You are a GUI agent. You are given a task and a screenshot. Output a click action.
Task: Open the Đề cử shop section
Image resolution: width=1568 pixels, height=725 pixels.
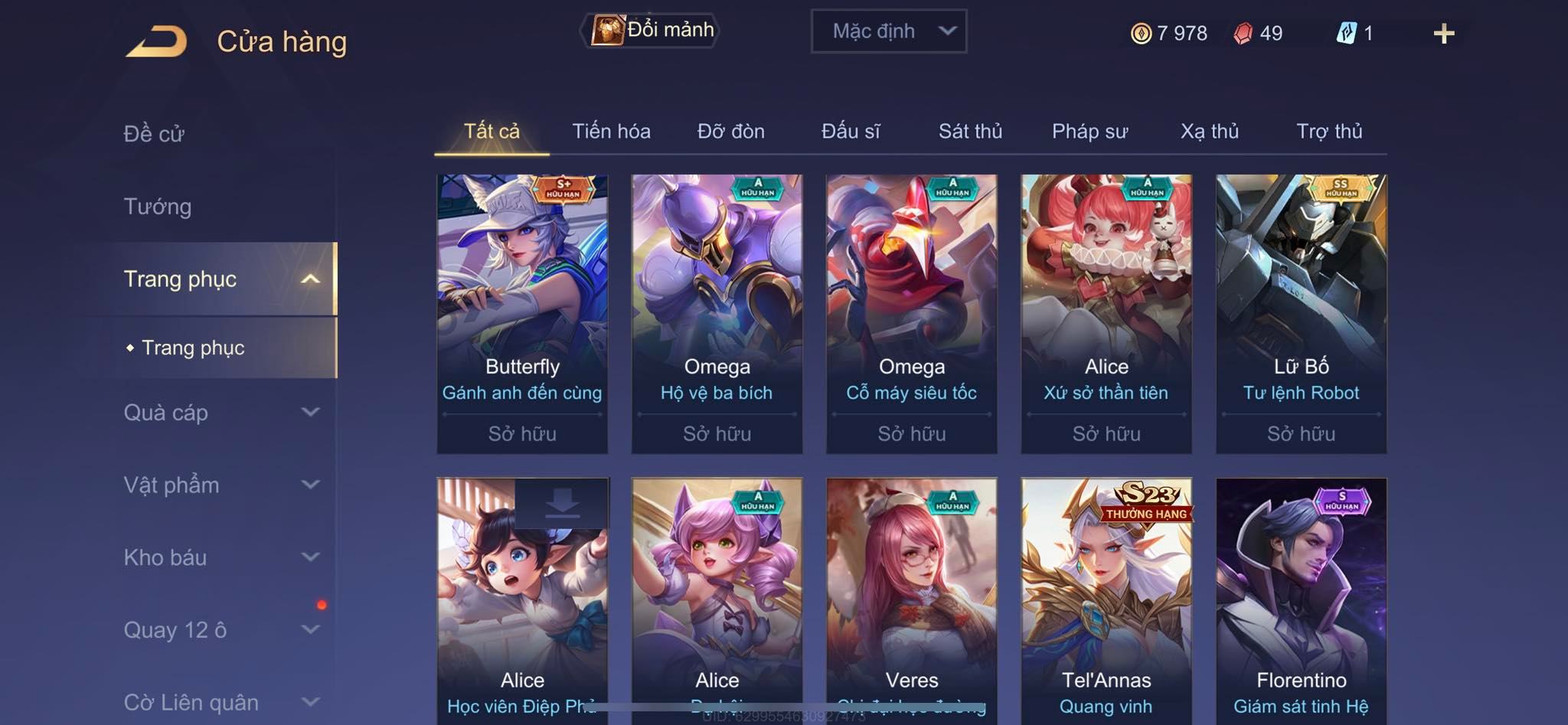[x=154, y=134]
